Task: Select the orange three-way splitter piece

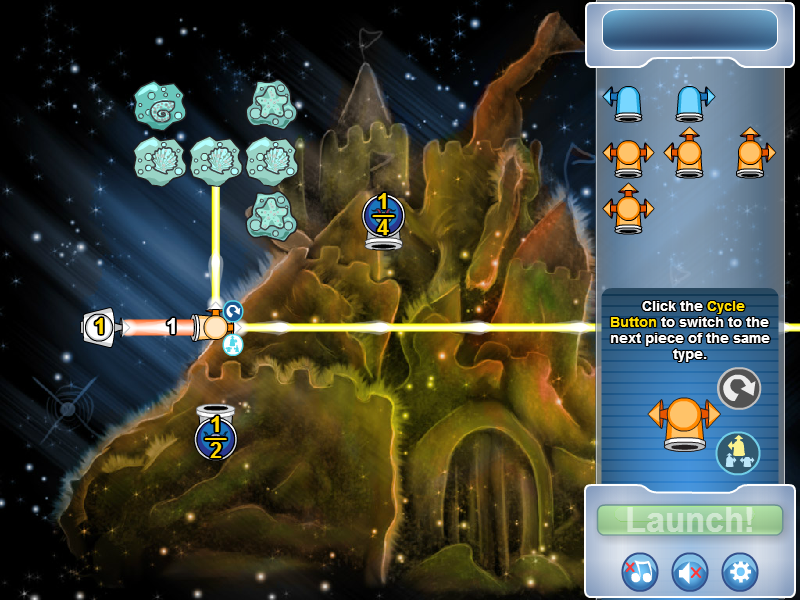Action: tap(628, 208)
